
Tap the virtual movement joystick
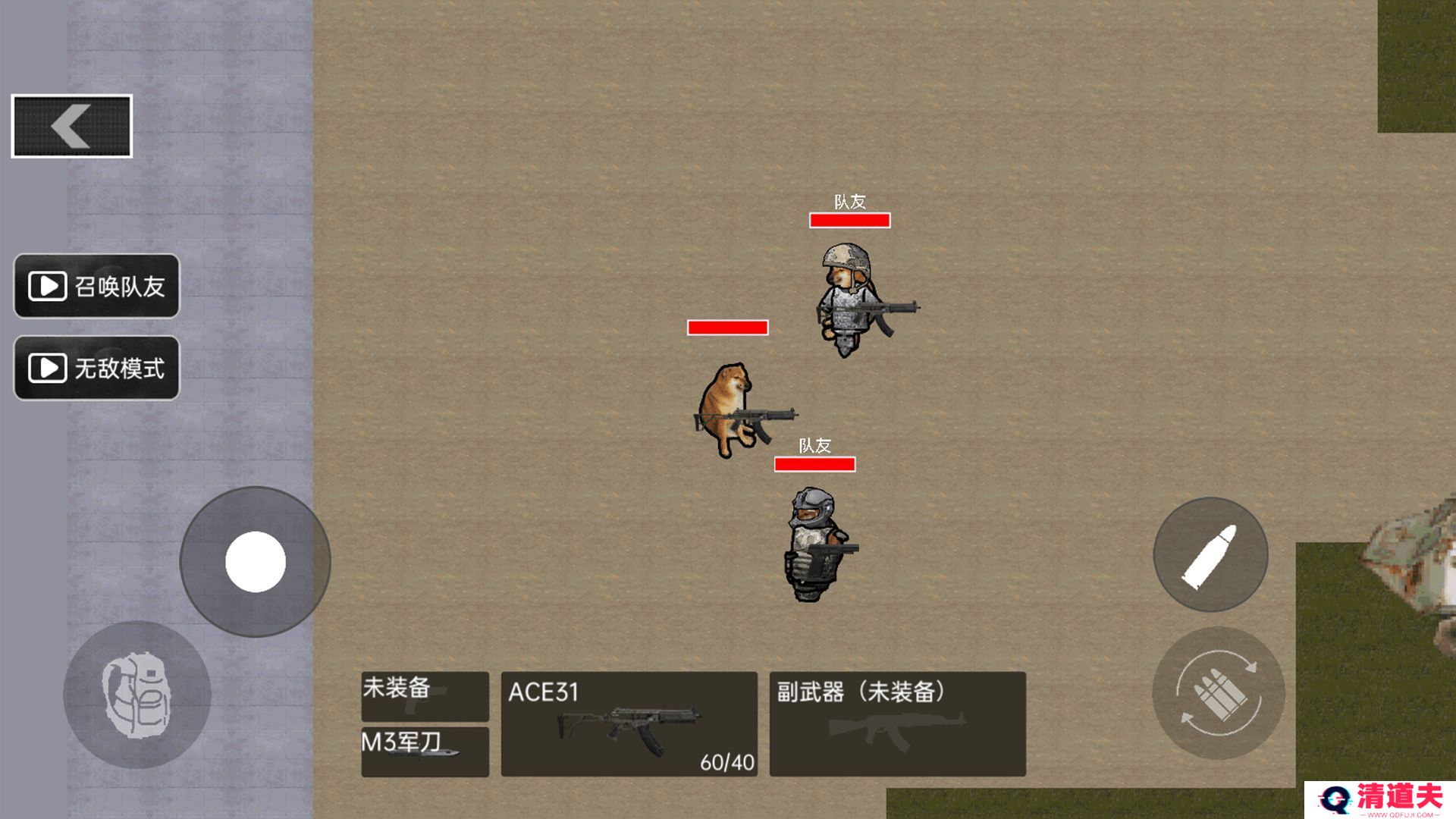click(x=256, y=562)
